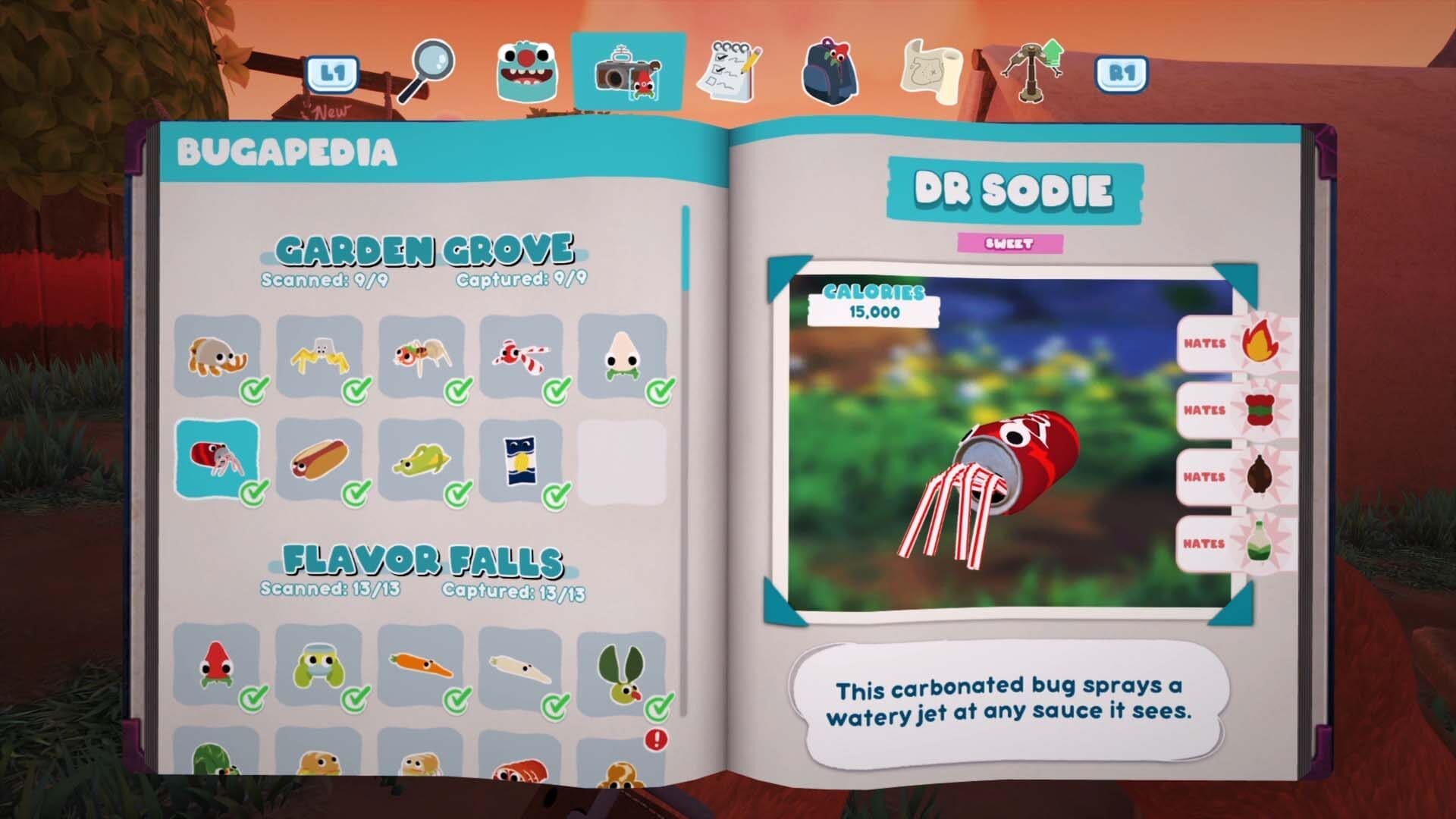The height and width of the screenshot is (819, 1456).
Task: Click the green bottle Hates tag
Action: point(1235,544)
